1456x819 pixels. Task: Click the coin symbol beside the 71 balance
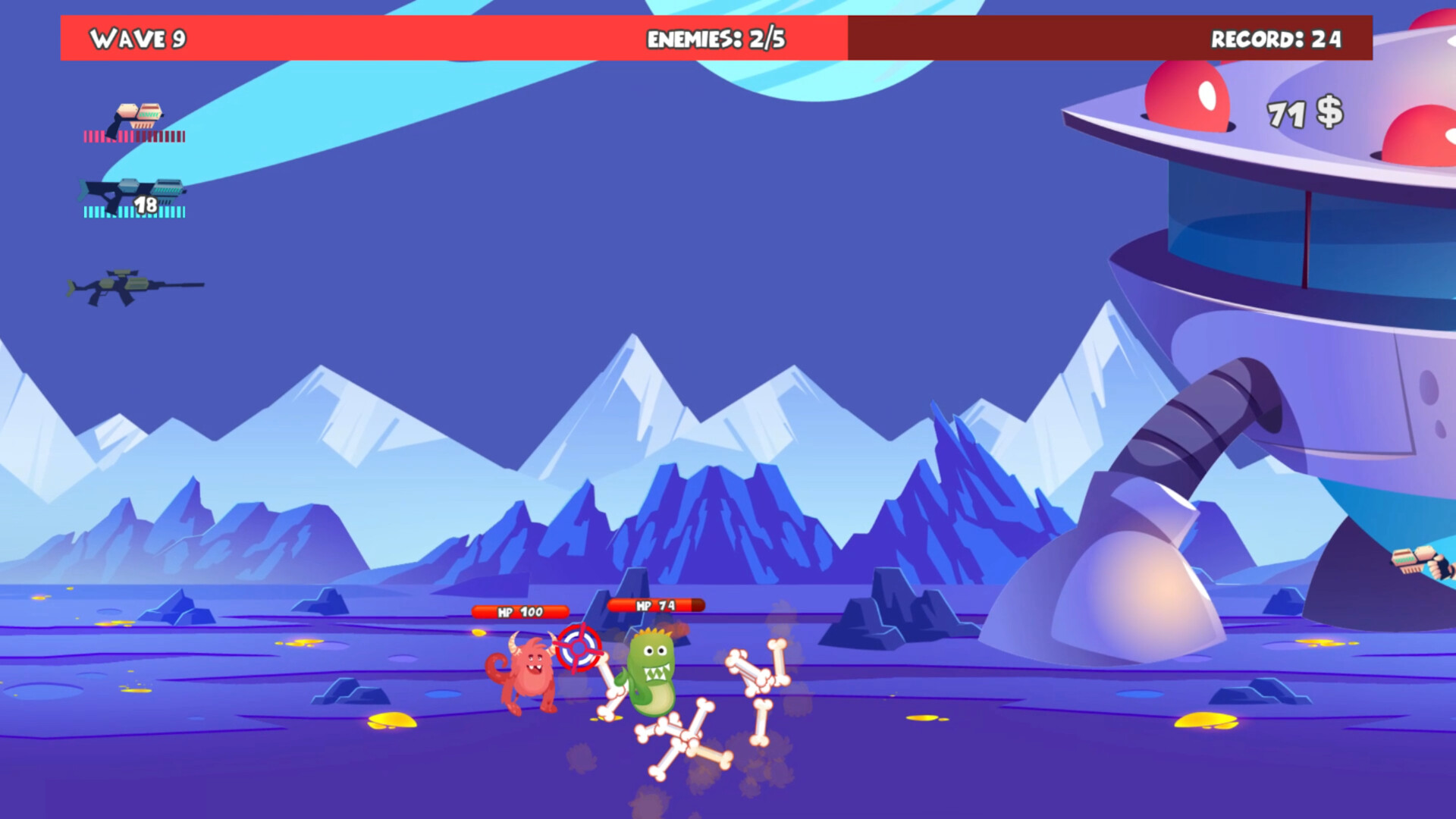[x=1330, y=111]
